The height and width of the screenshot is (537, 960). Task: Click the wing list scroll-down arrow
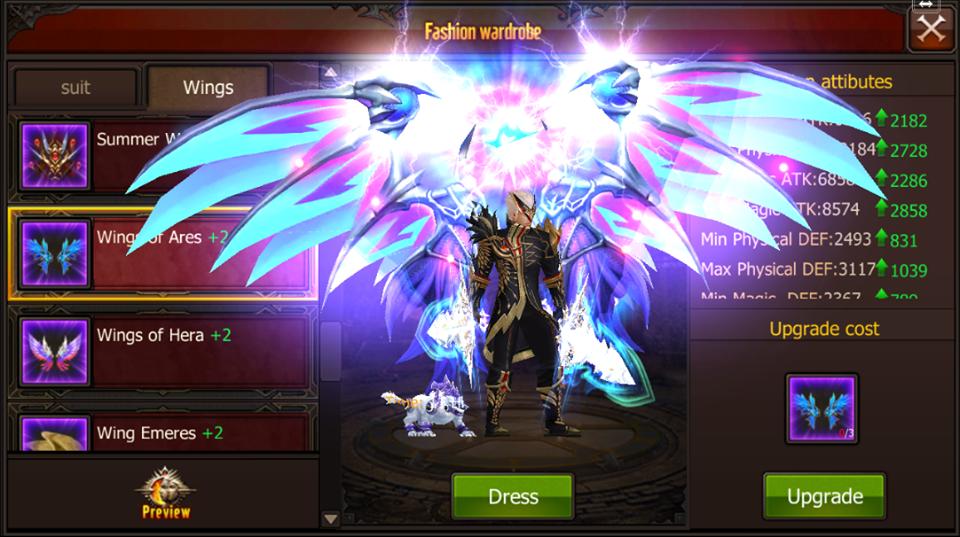tap(330, 518)
